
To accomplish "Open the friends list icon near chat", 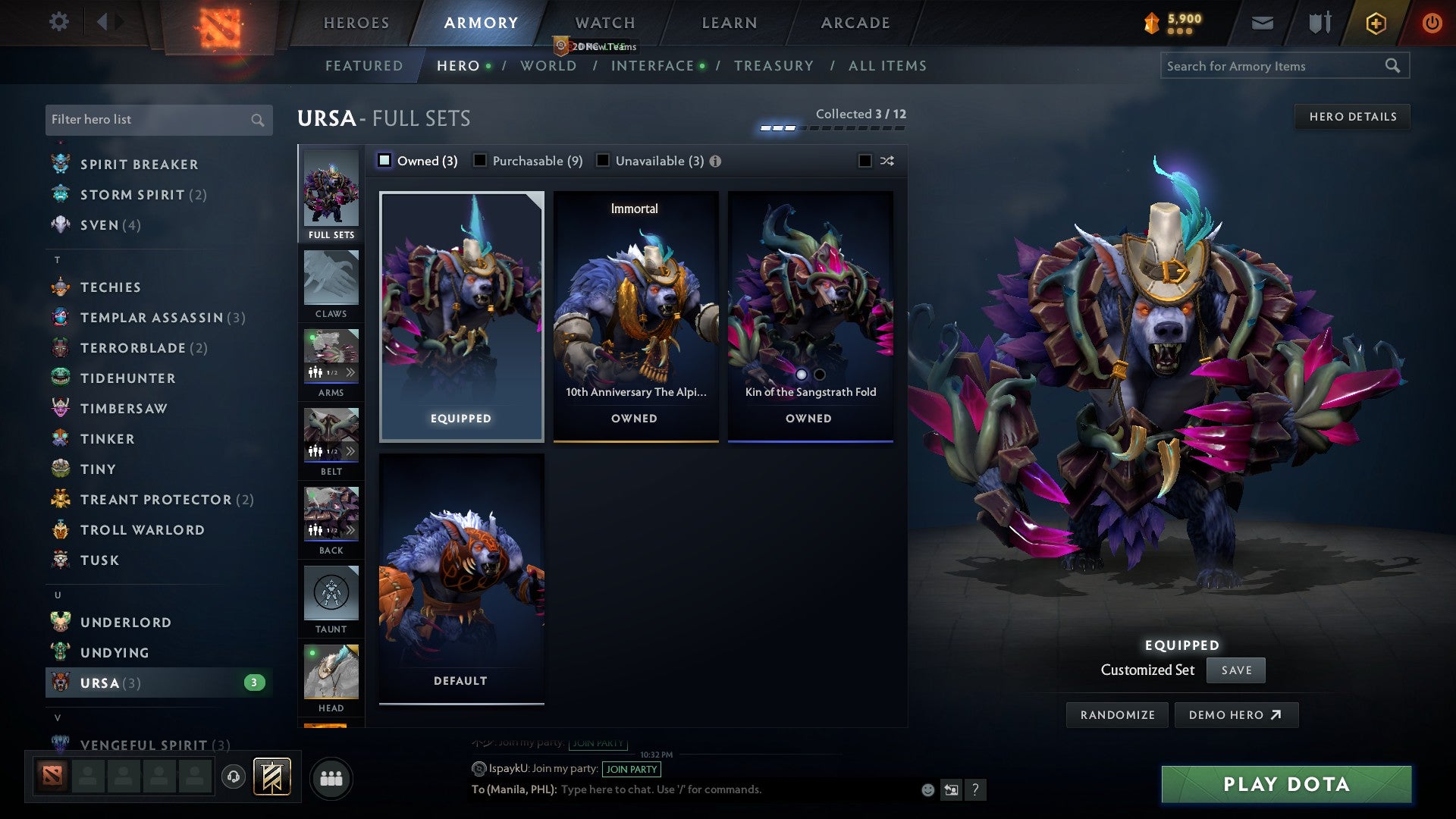I will click(331, 778).
